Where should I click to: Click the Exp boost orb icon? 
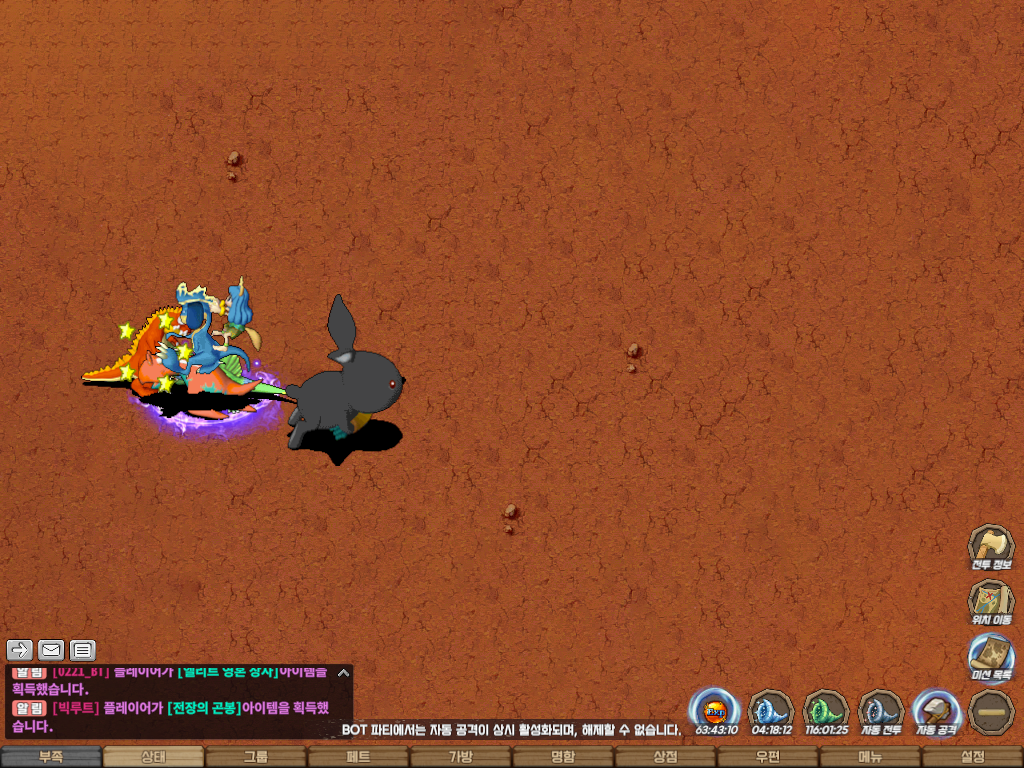[x=715, y=711]
